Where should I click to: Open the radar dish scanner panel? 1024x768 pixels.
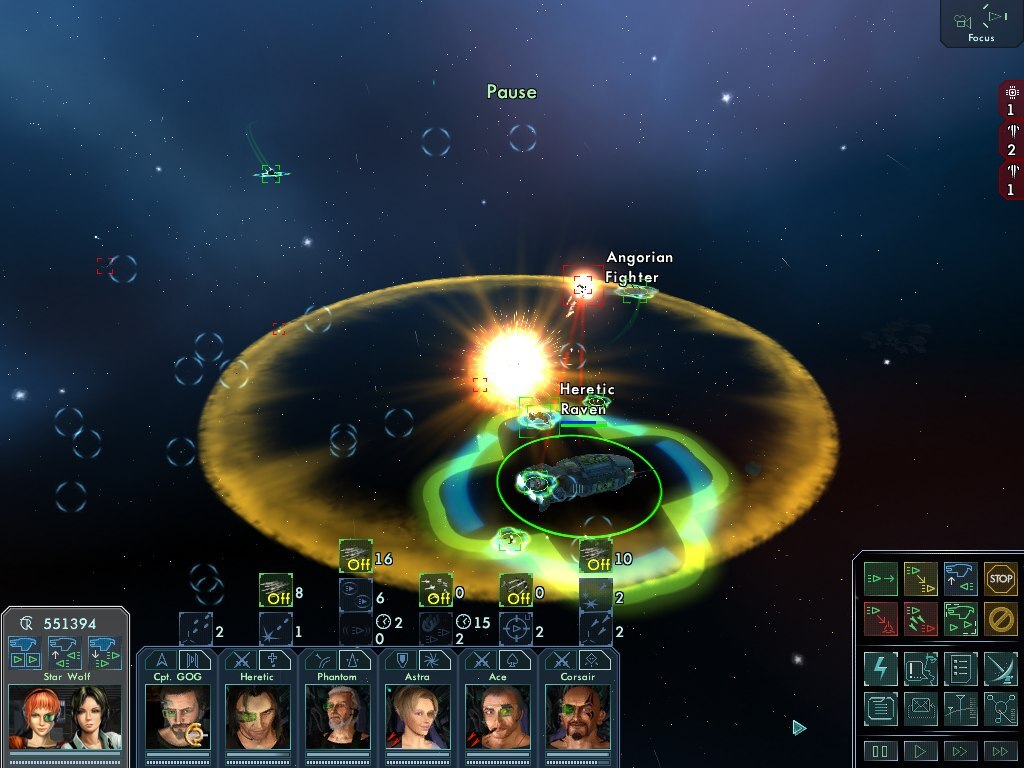(1000, 668)
